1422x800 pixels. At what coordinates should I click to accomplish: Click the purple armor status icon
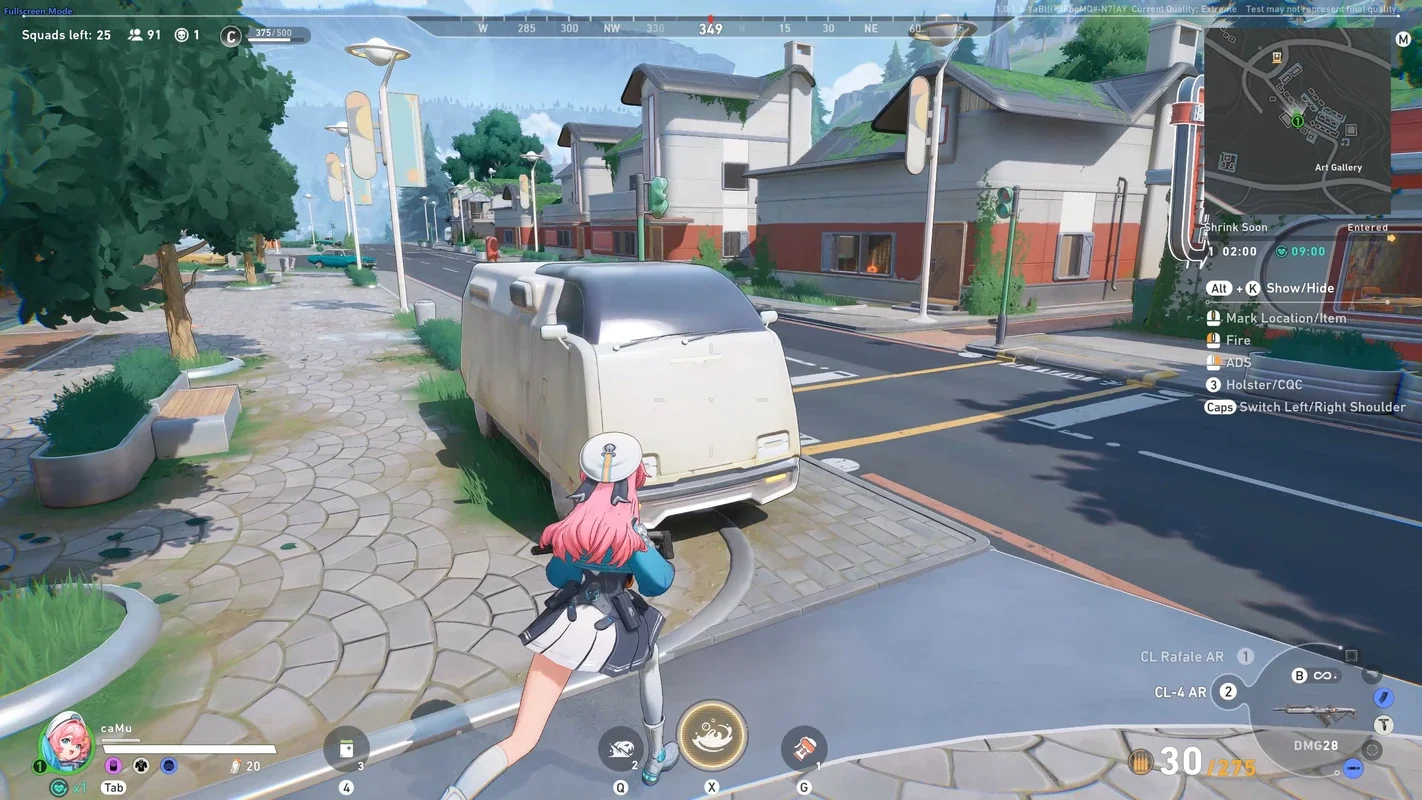(113, 765)
